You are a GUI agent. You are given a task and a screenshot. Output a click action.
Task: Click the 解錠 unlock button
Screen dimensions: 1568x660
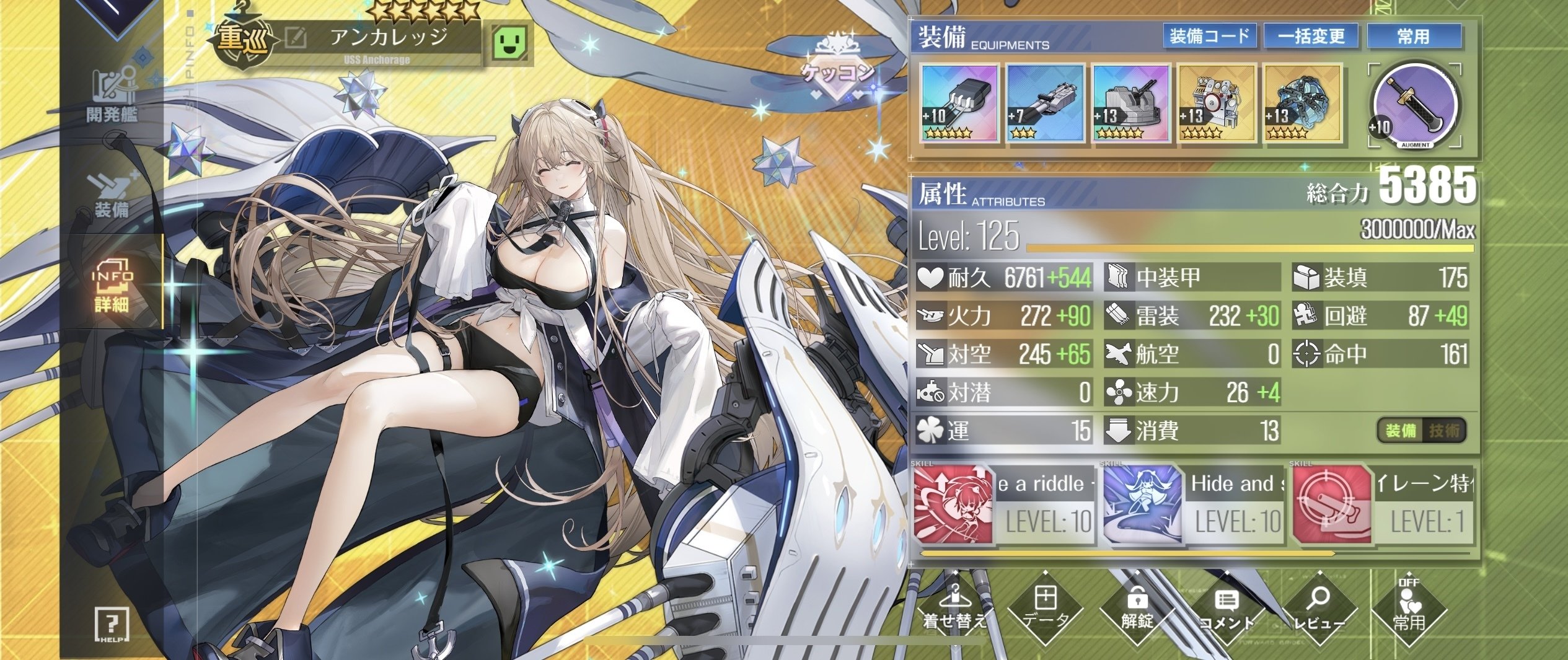(1137, 610)
